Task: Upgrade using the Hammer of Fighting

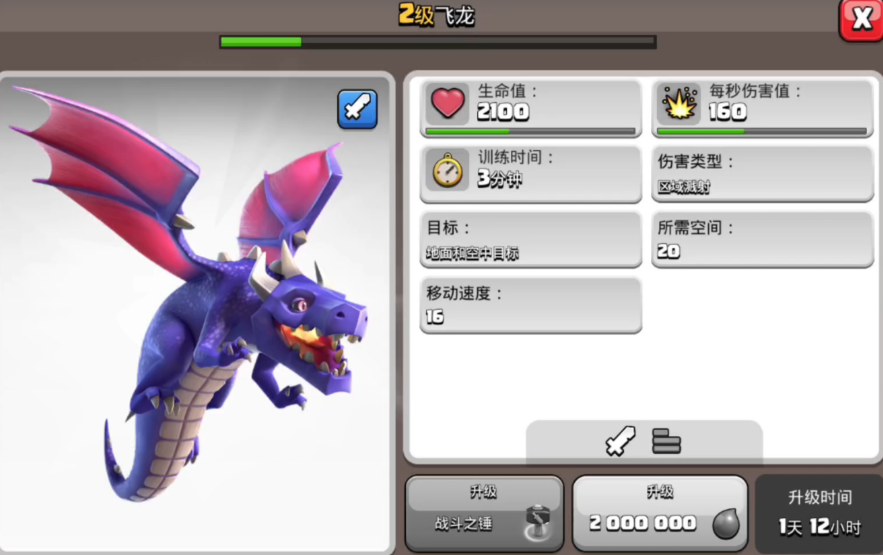Action: tap(484, 513)
